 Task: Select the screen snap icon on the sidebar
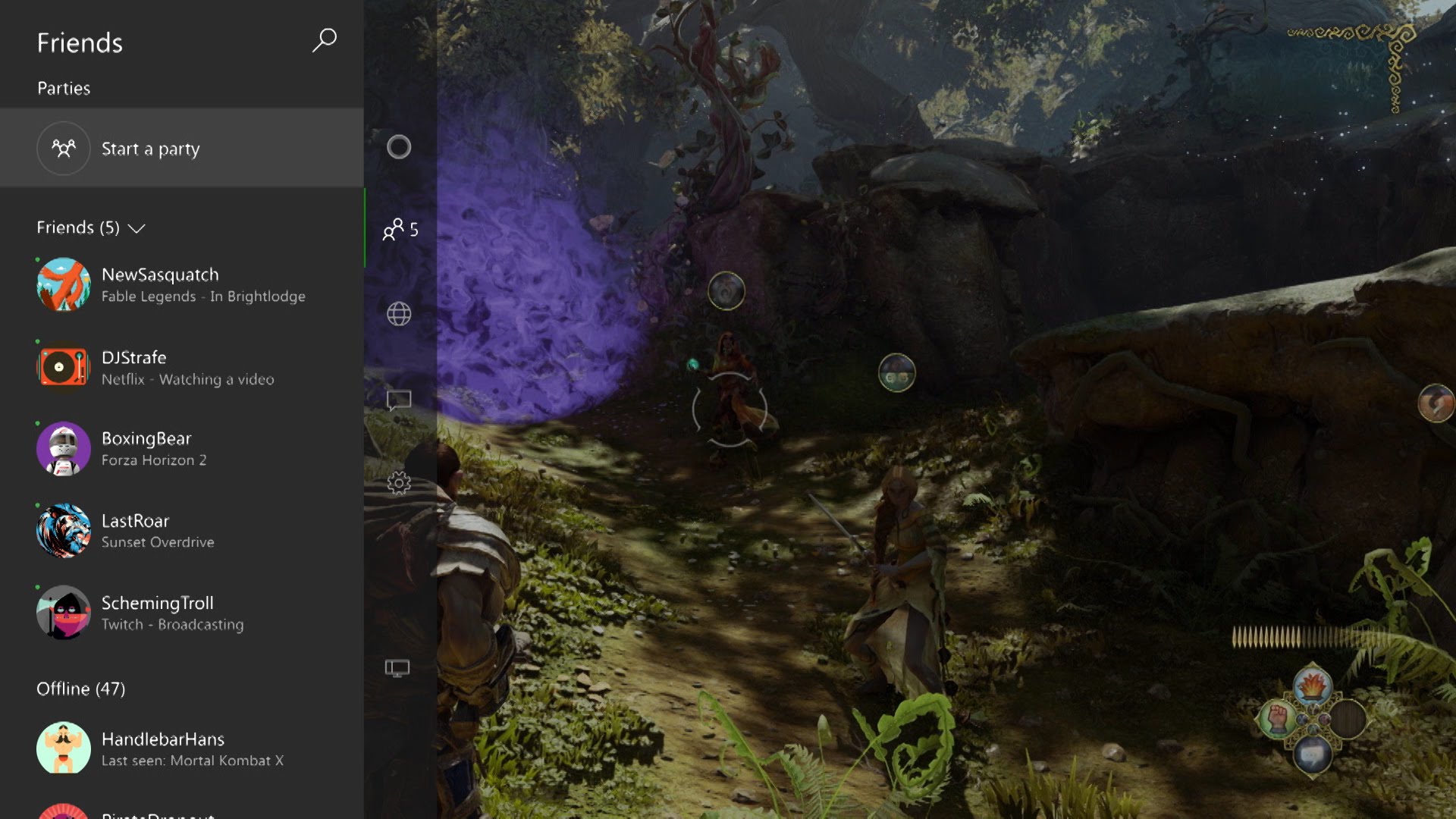[397, 668]
